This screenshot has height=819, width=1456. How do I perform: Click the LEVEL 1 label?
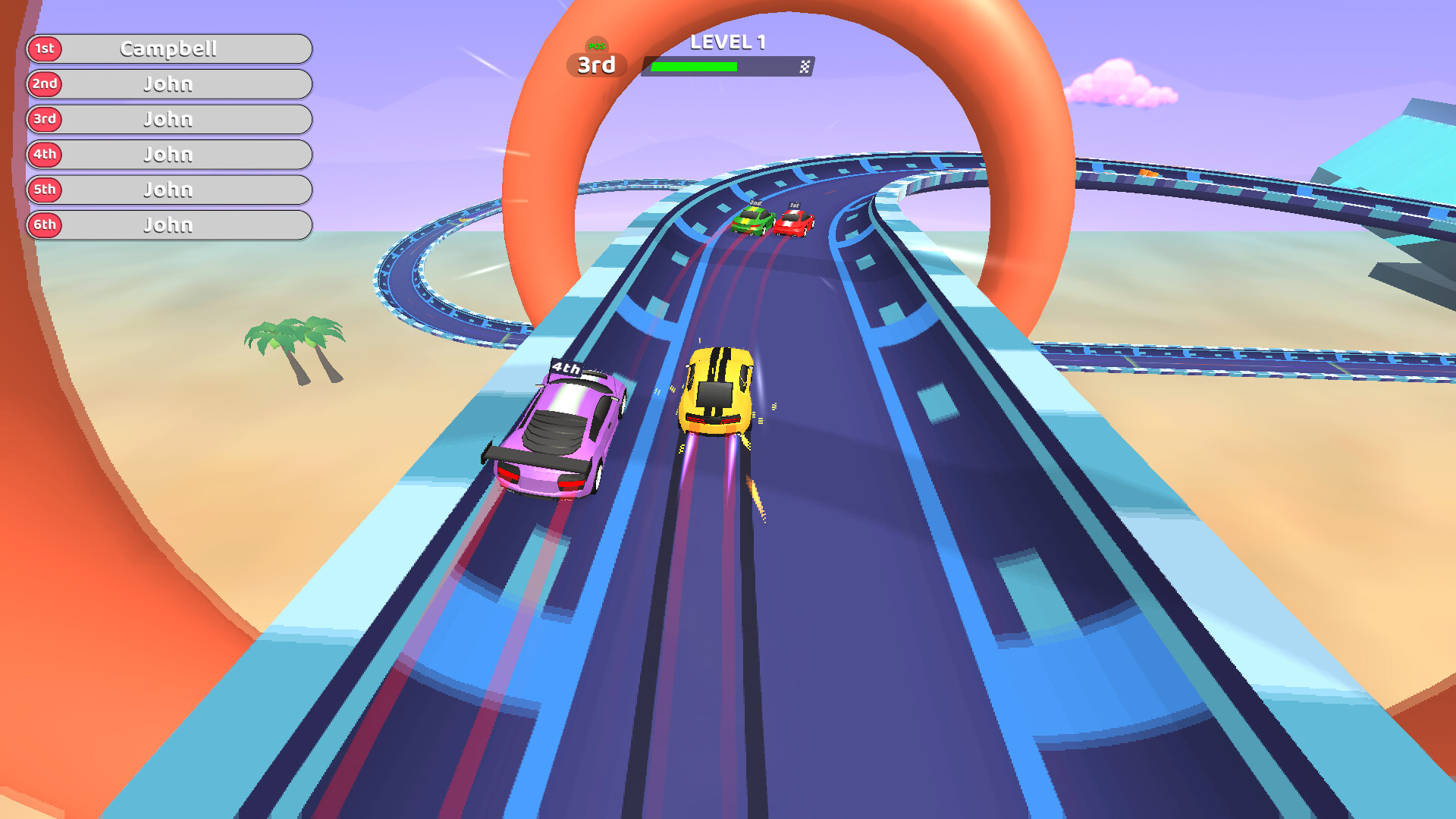[x=729, y=42]
